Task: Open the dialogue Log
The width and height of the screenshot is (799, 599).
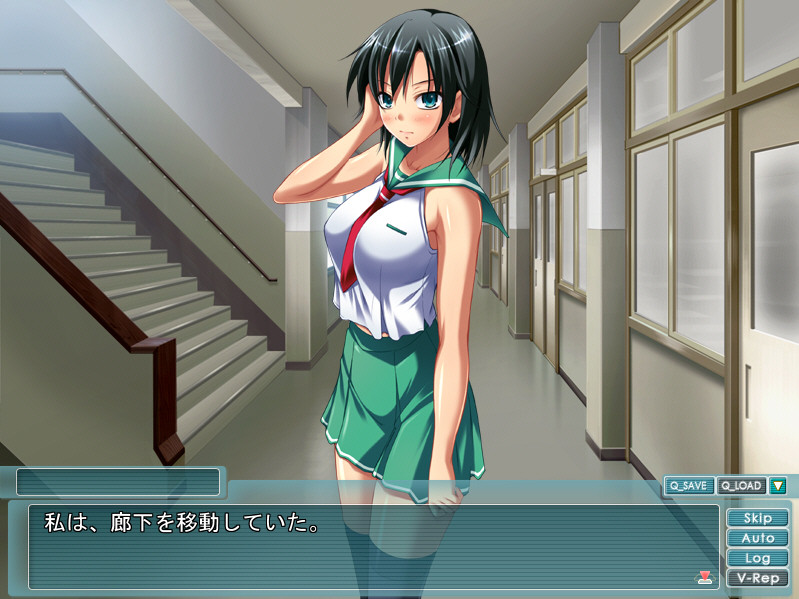Action: pos(757,558)
